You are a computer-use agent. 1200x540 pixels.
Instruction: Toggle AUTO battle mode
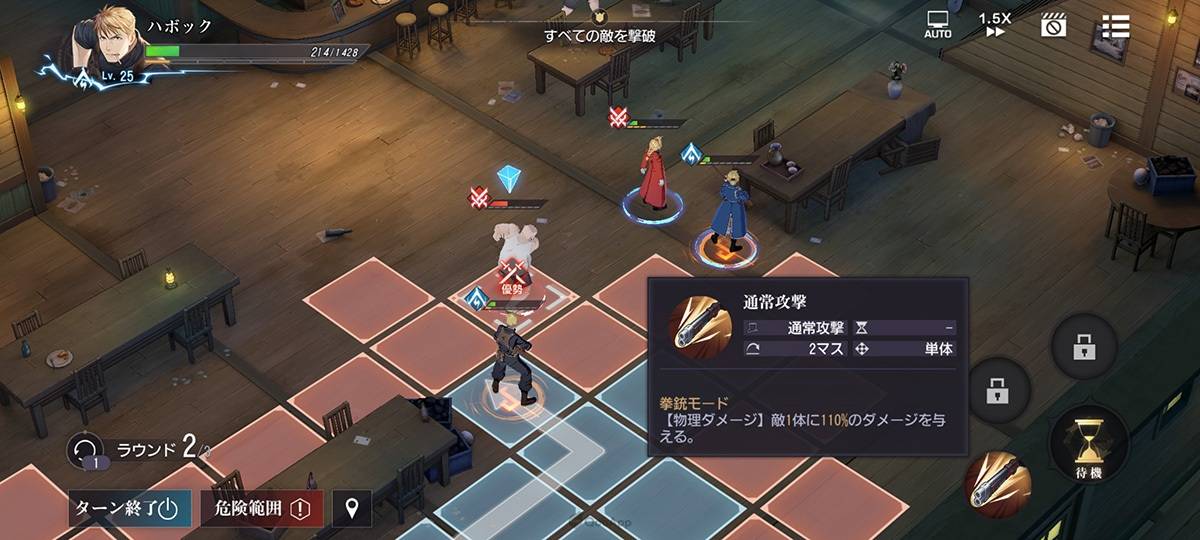click(938, 25)
